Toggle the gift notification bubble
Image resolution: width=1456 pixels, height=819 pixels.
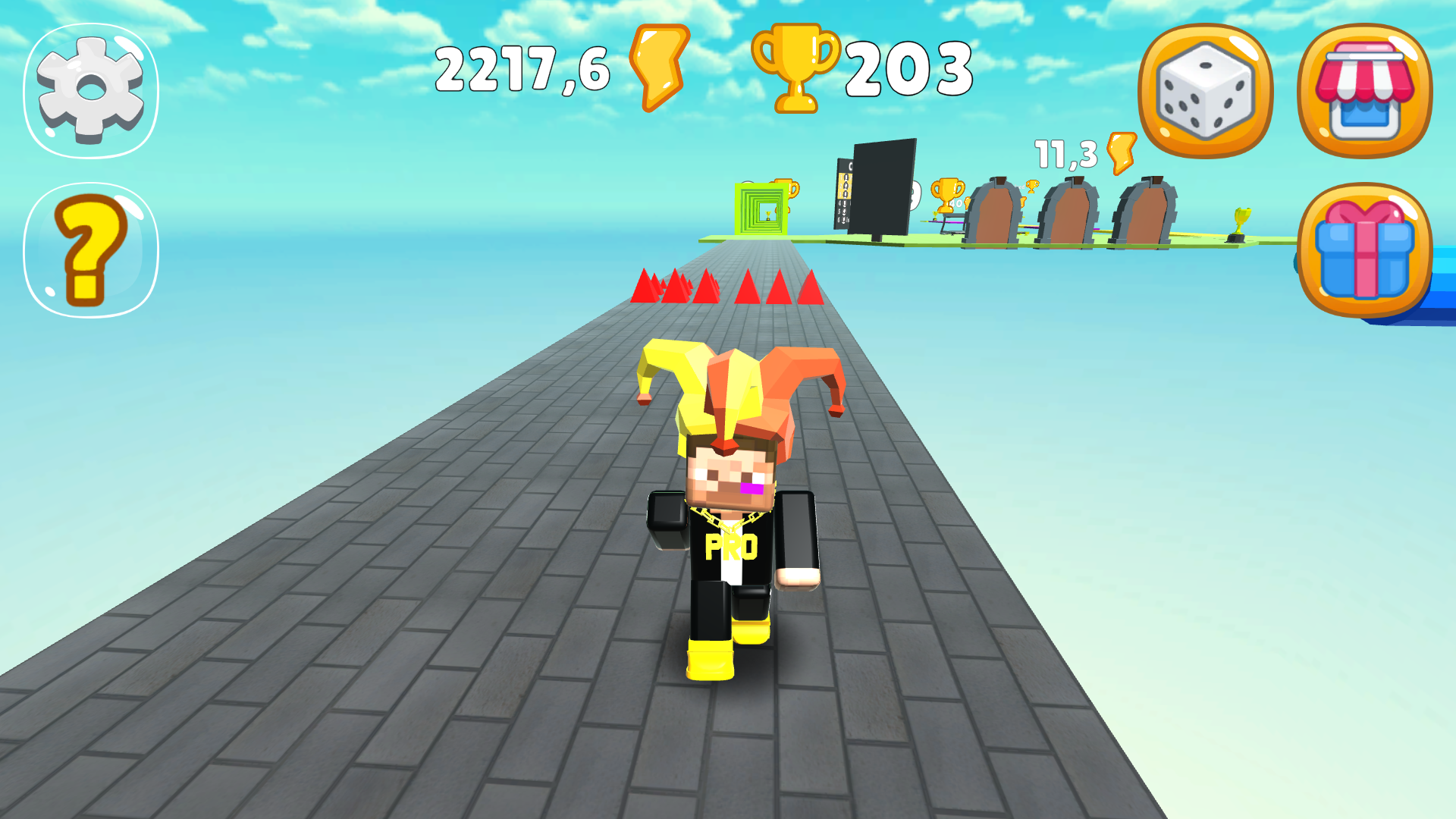pyautogui.click(x=1365, y=250)
